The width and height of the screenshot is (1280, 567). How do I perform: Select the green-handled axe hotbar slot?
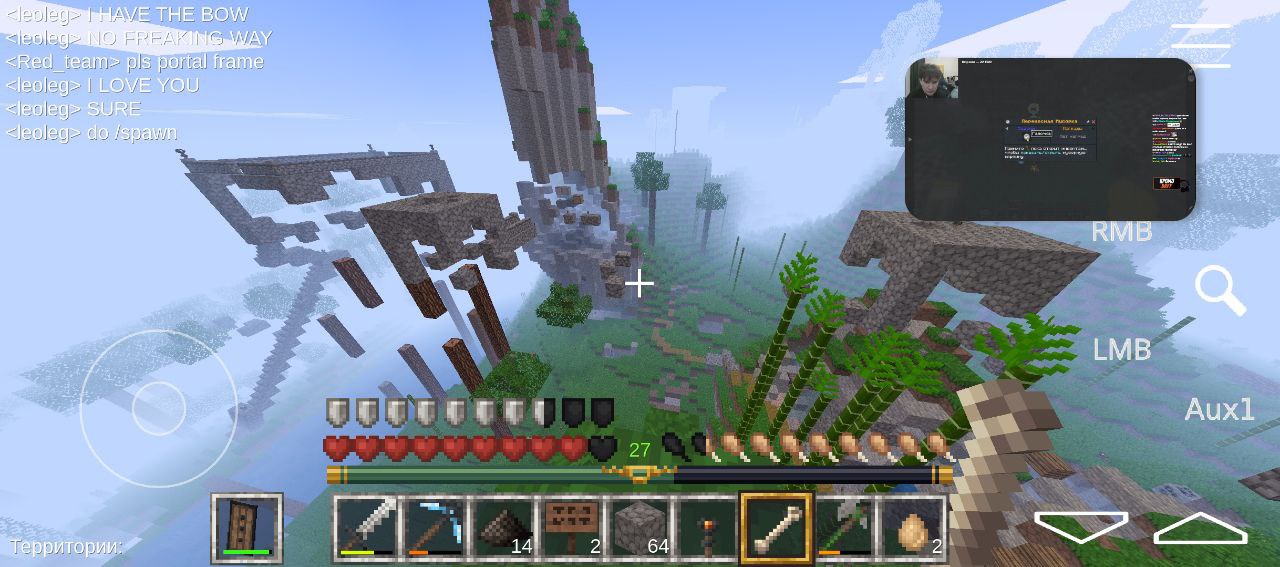(845, 527)
